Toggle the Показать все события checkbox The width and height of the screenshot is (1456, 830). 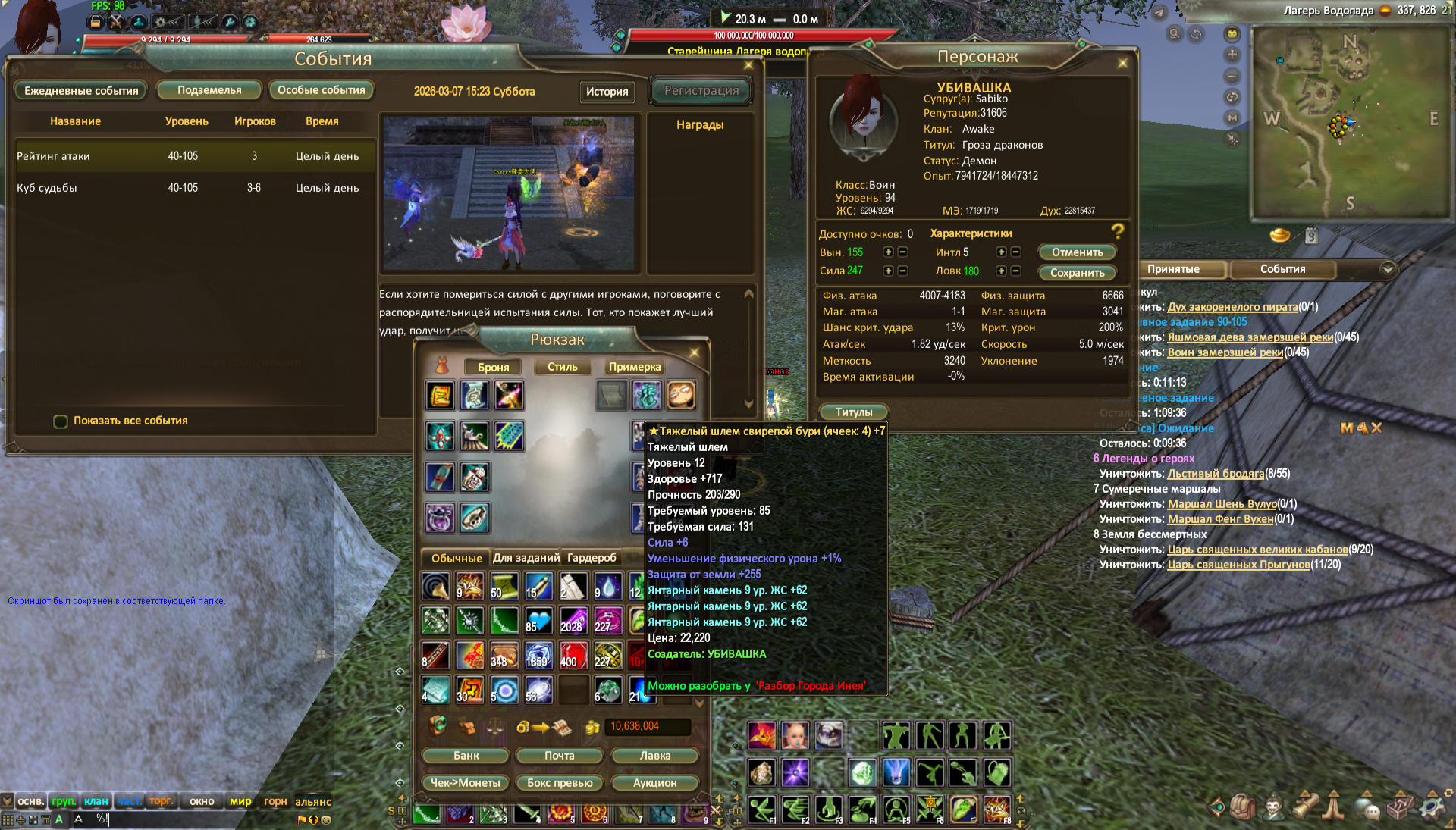61,421
